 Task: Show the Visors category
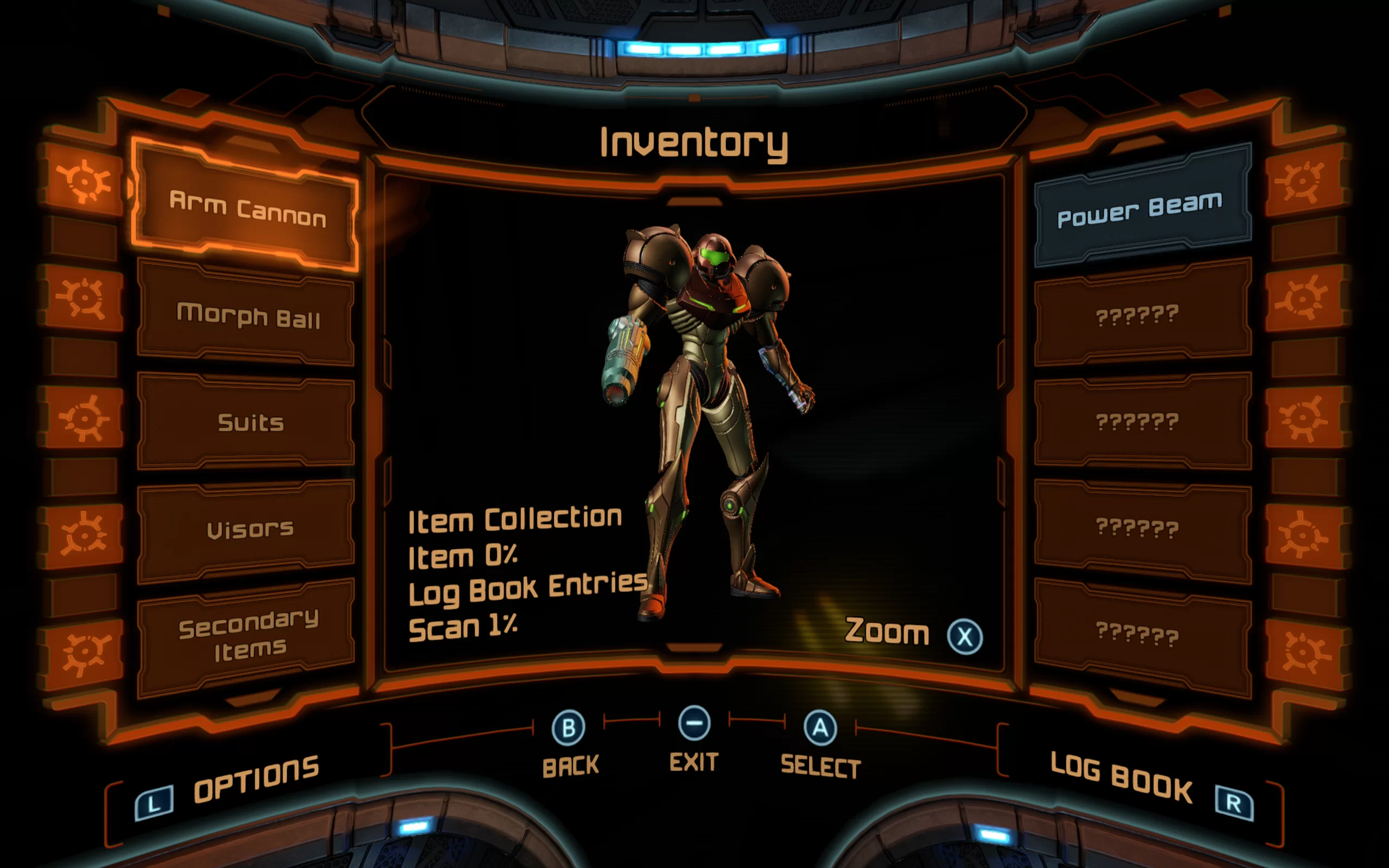250,529
